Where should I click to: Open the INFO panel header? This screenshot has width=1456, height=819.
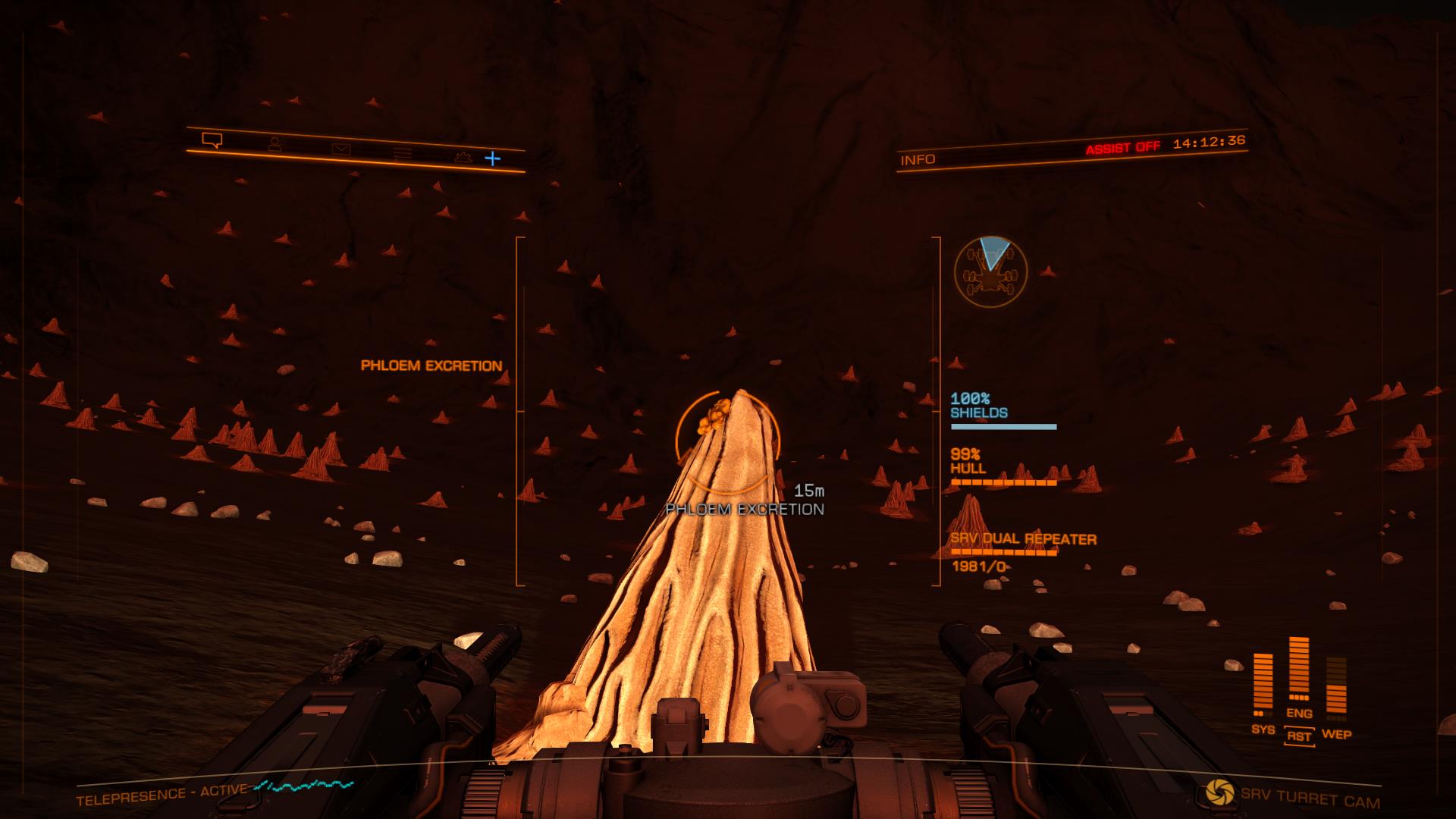(x=918, y=160)
